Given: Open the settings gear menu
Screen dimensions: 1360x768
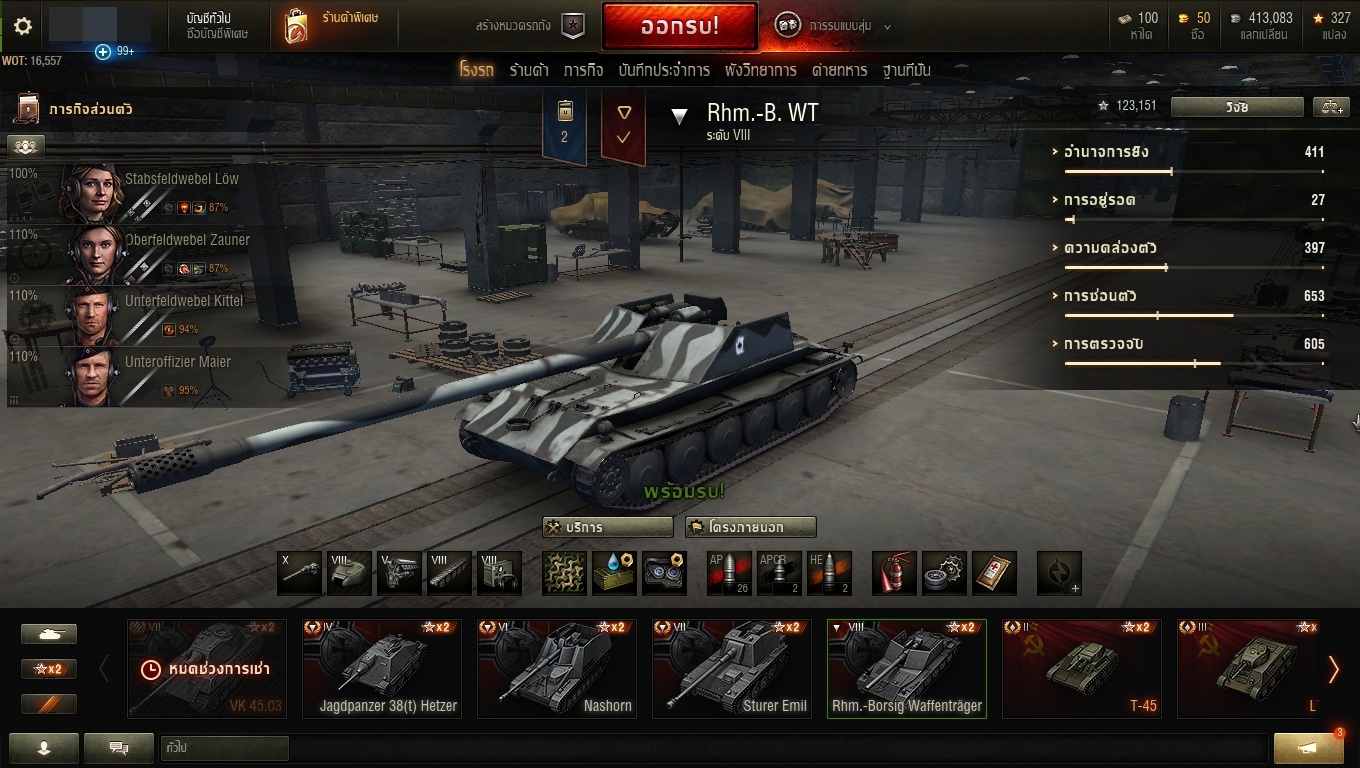Looking at the screenshot, I should (22, 27).
